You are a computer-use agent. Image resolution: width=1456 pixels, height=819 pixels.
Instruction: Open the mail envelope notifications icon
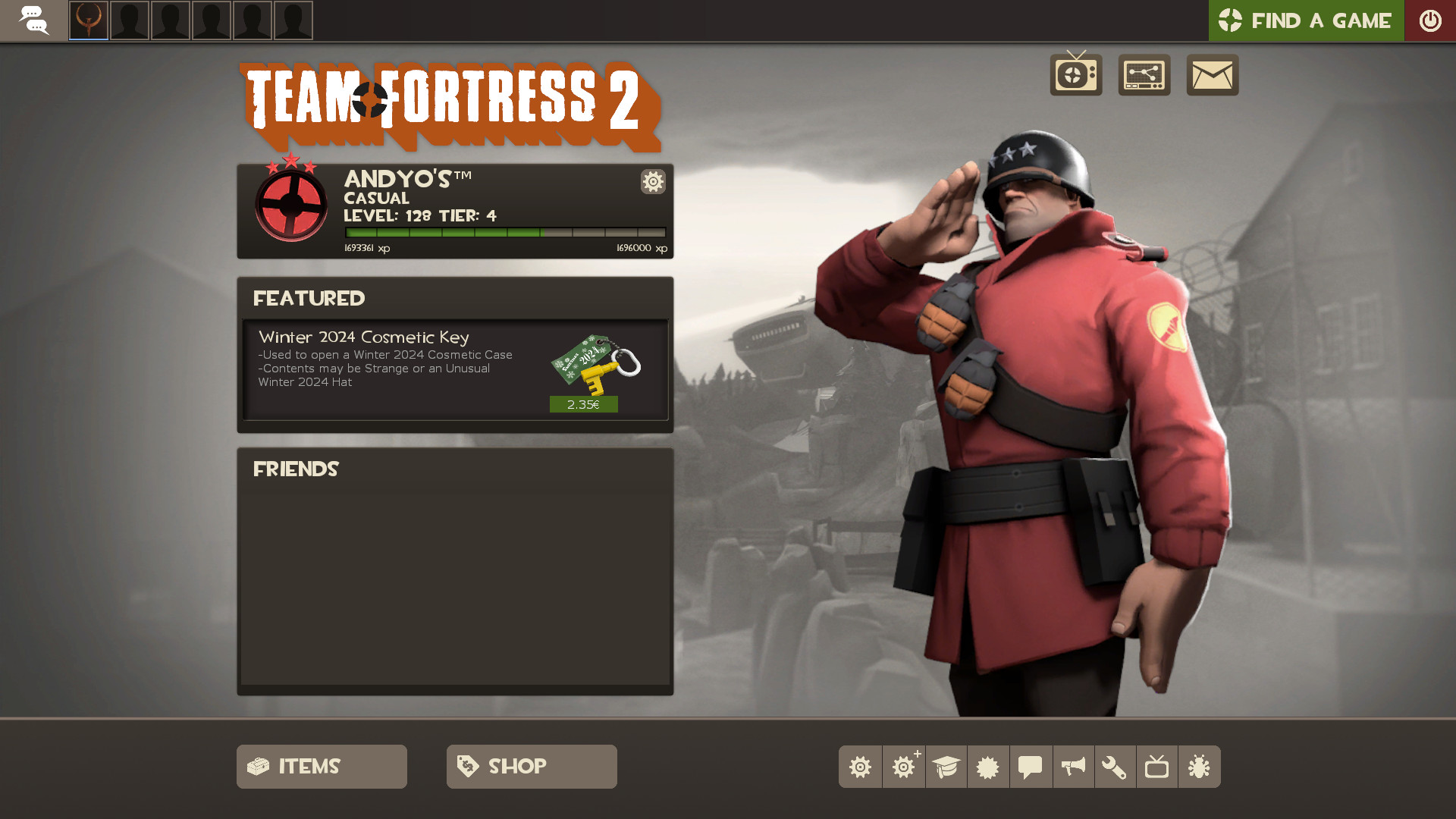tap(1212, 74)
